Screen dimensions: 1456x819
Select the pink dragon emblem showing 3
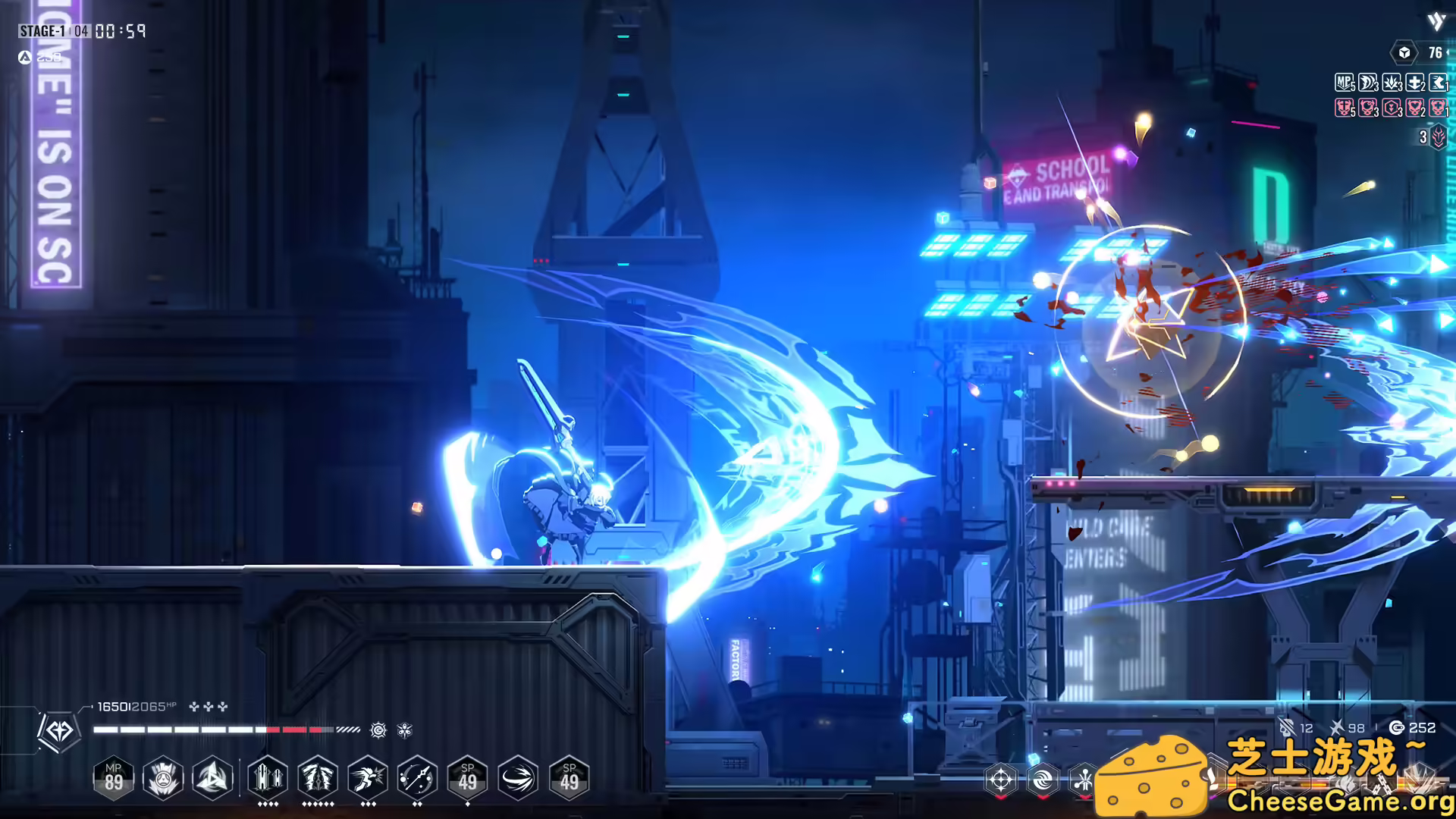pyautogui.click(x=1438, y=137)
